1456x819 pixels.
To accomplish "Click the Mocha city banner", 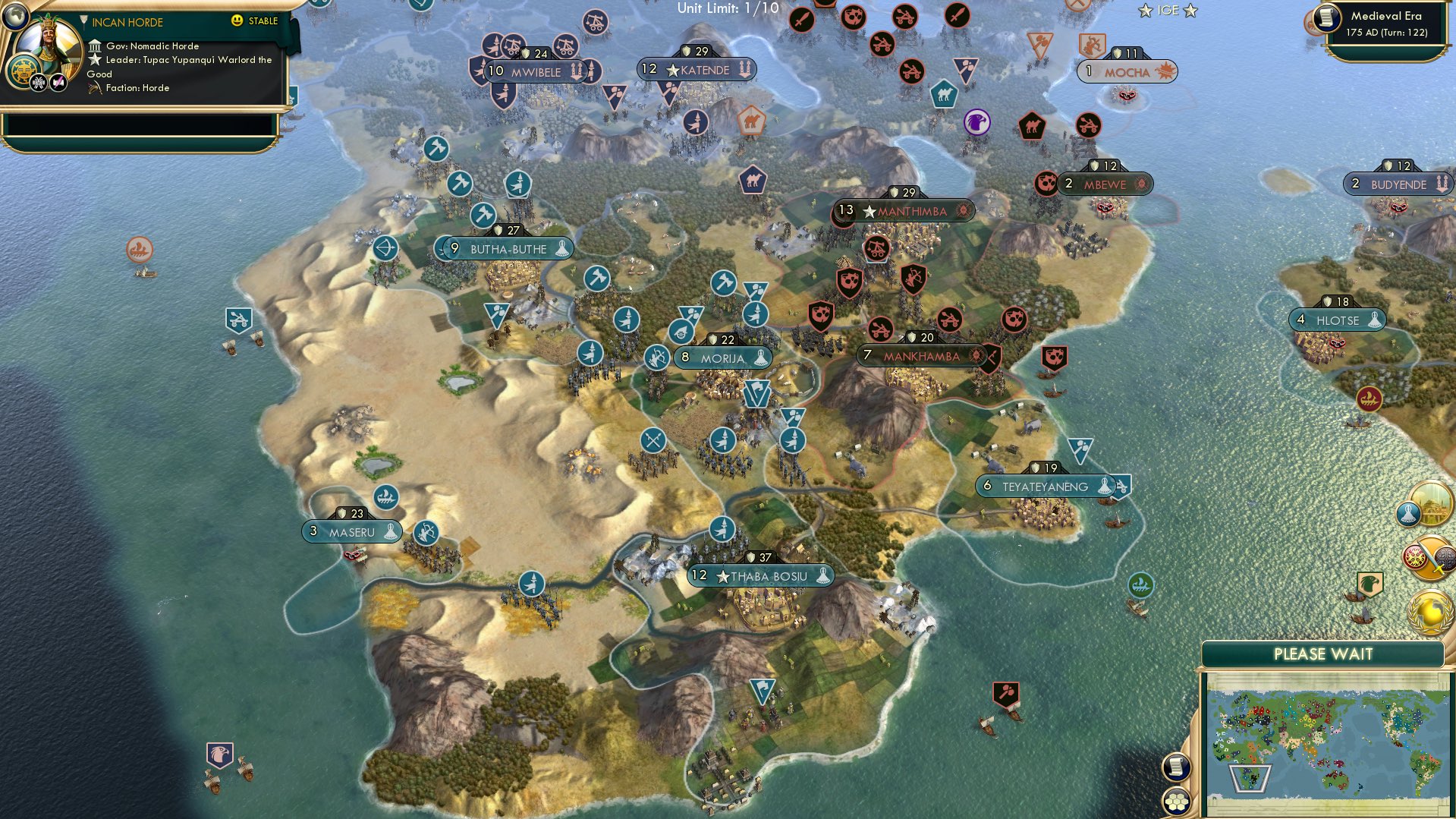I will click(x=1128, y=71).
